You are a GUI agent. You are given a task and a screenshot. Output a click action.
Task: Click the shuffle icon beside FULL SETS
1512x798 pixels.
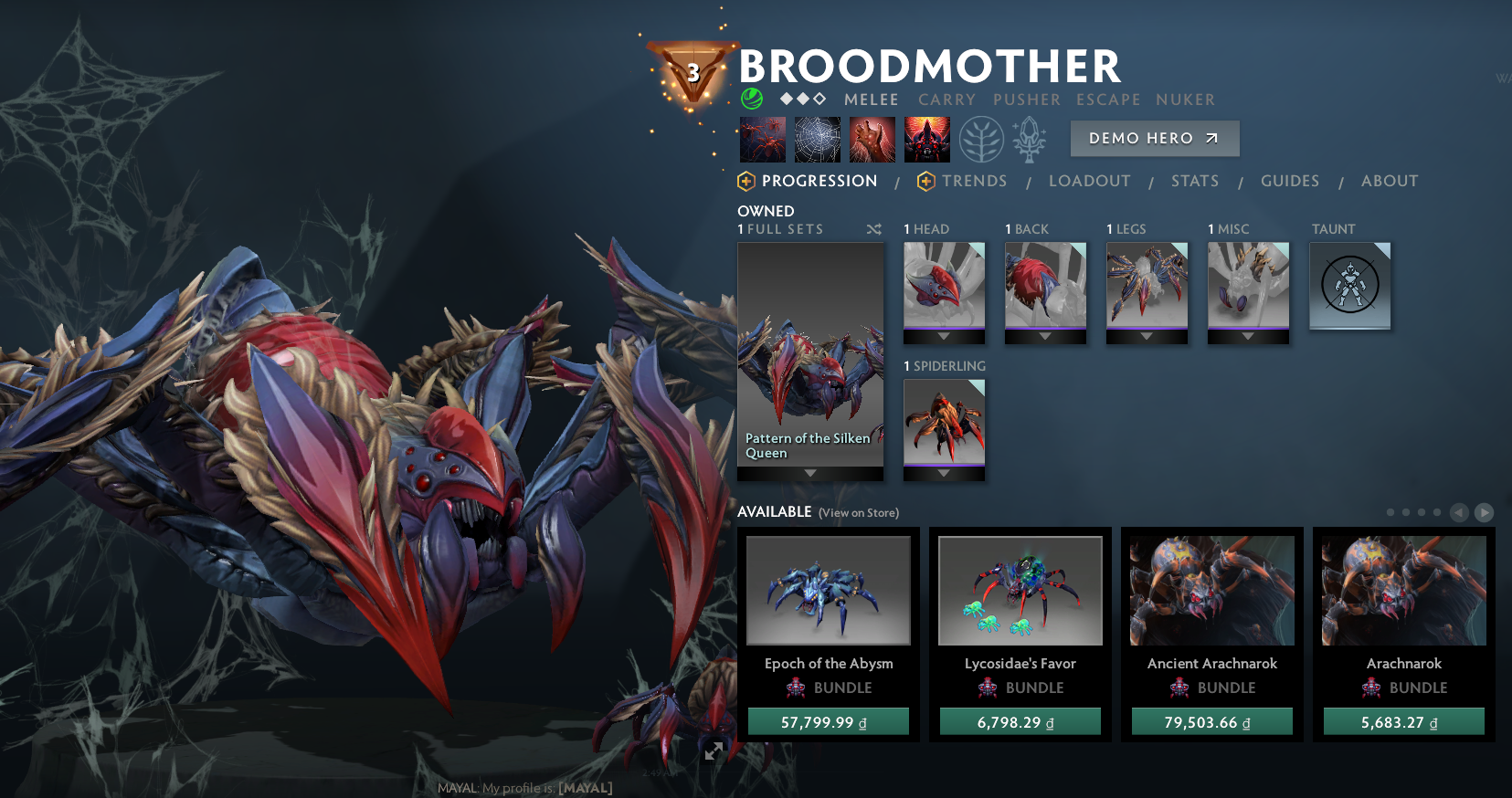click(x=874, y=229)
